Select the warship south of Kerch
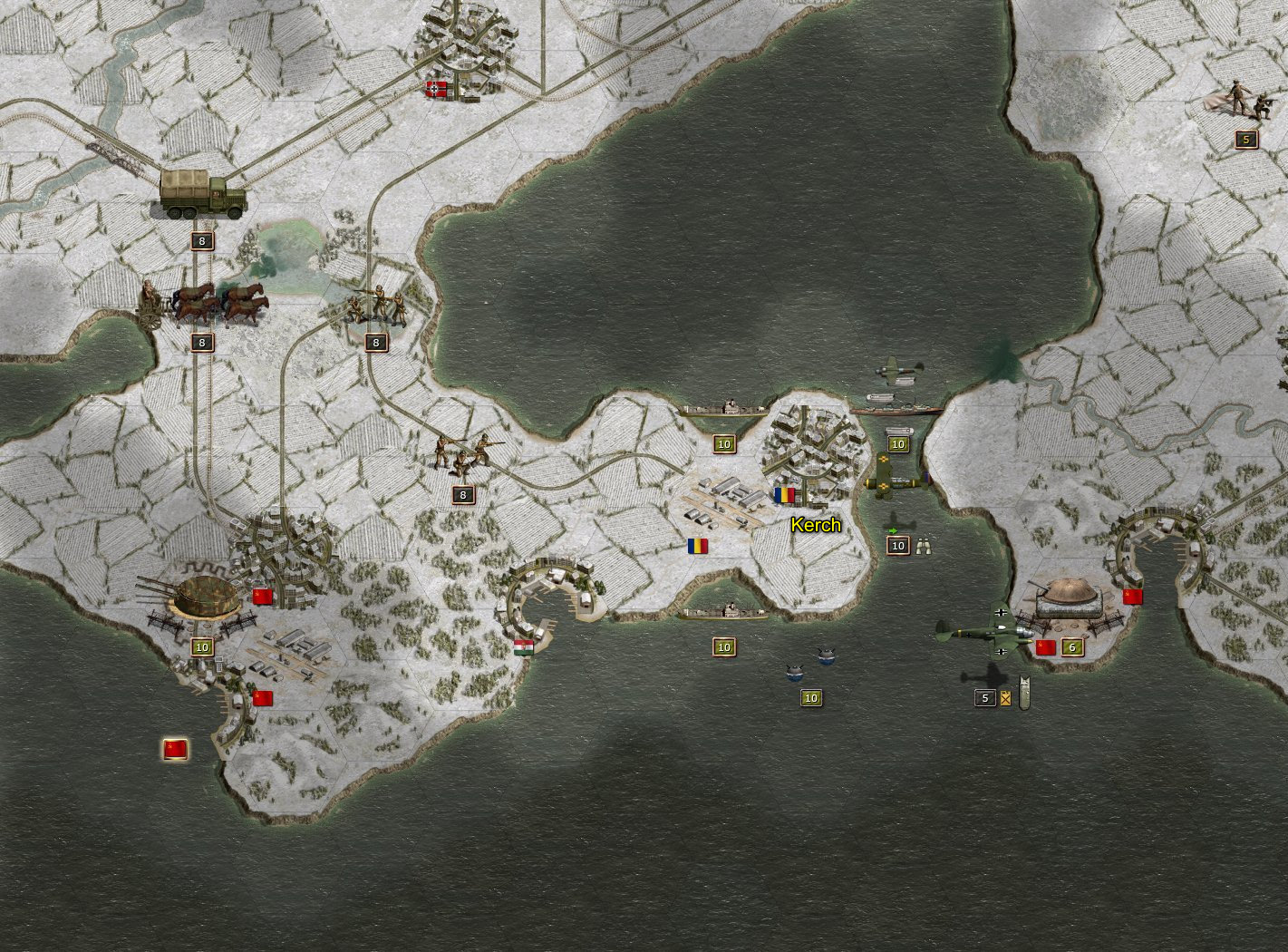Image resolution: width=1288 pixels, height=952 pixels. click(x=722, y=613)
